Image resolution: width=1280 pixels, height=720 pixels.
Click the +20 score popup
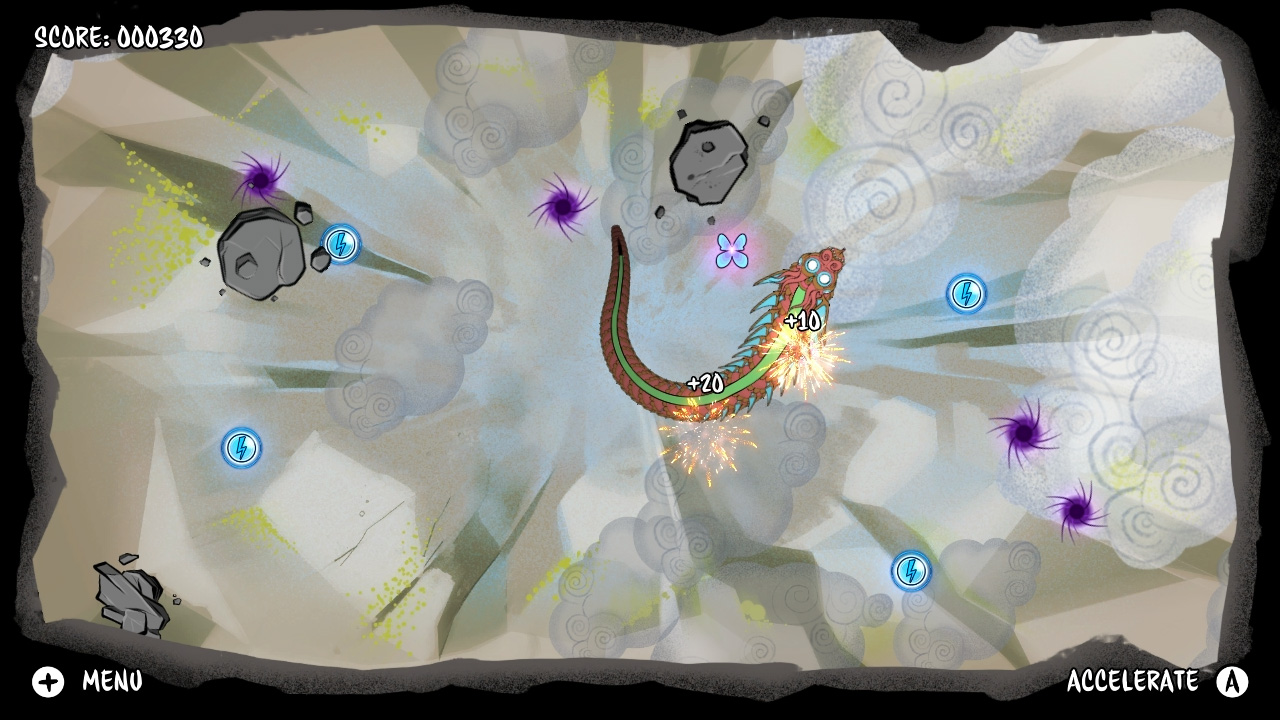coord(704,380)
